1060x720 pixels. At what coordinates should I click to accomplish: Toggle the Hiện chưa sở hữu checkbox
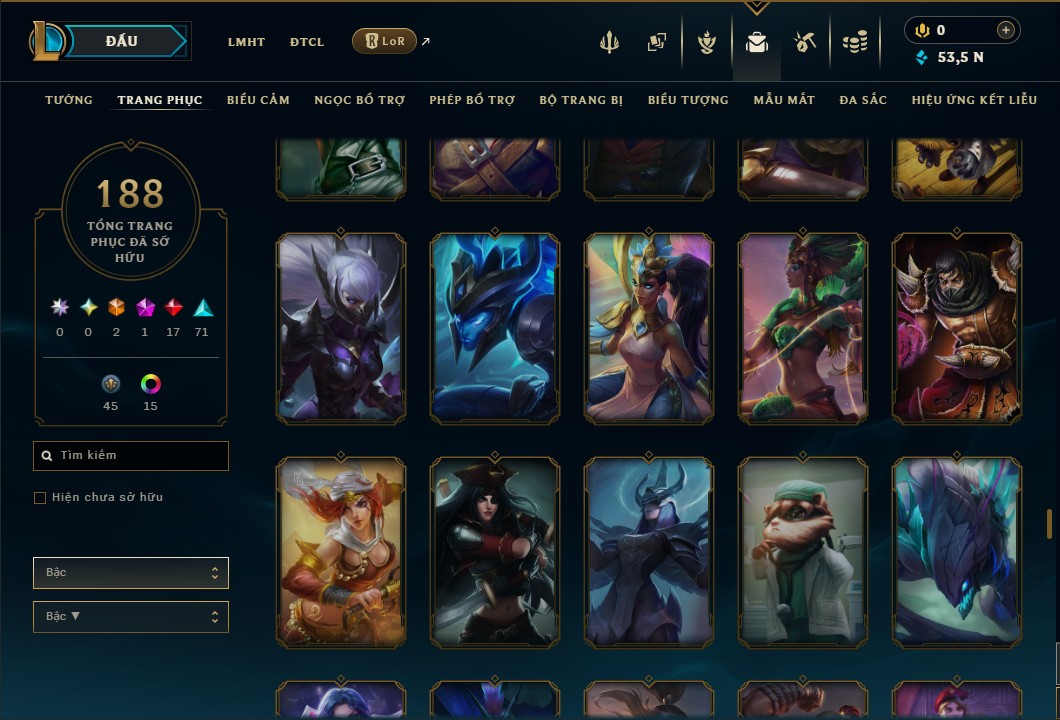click(40, 498)
